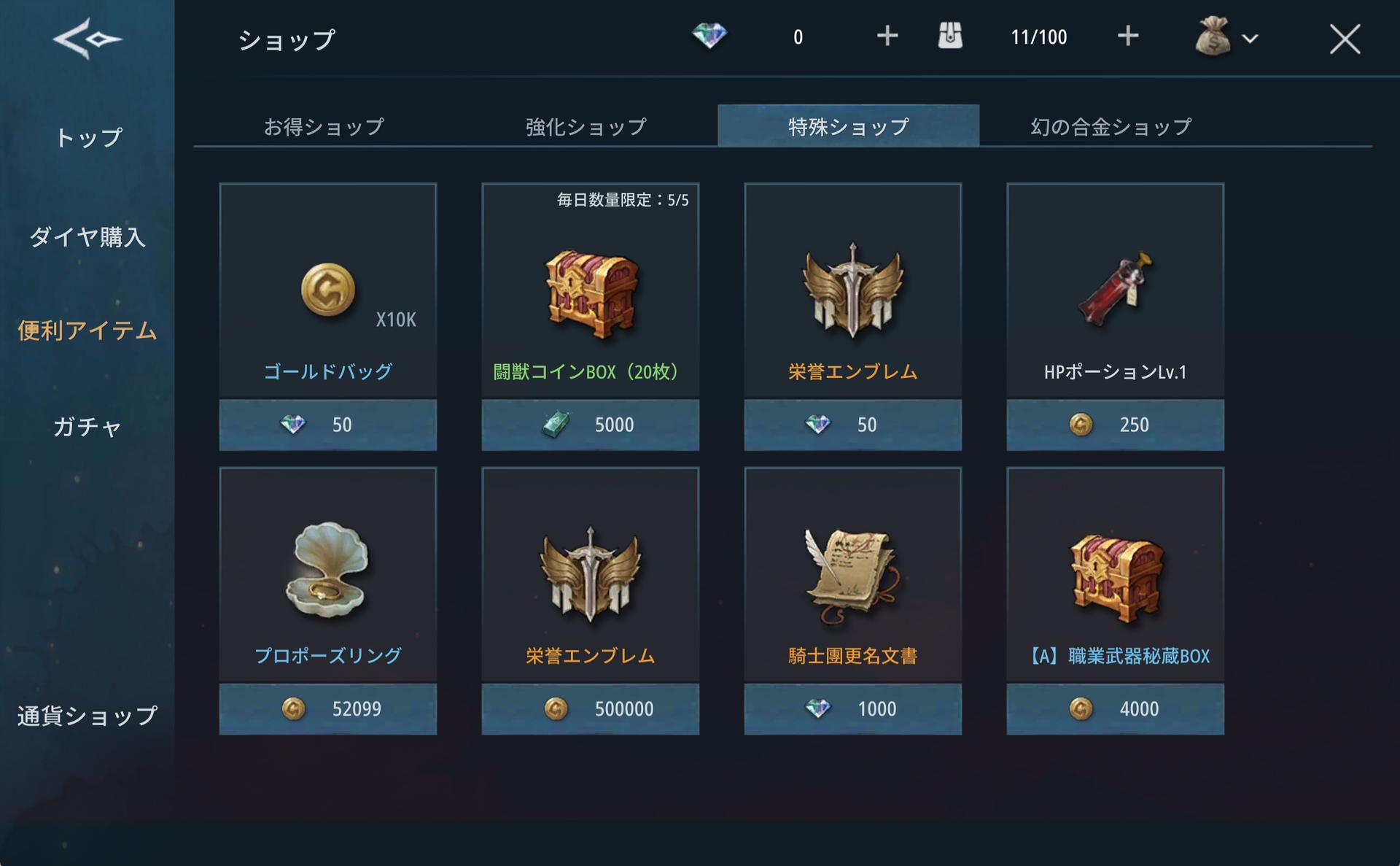Expand bag capacity with the plus button

coord(1127,36)
